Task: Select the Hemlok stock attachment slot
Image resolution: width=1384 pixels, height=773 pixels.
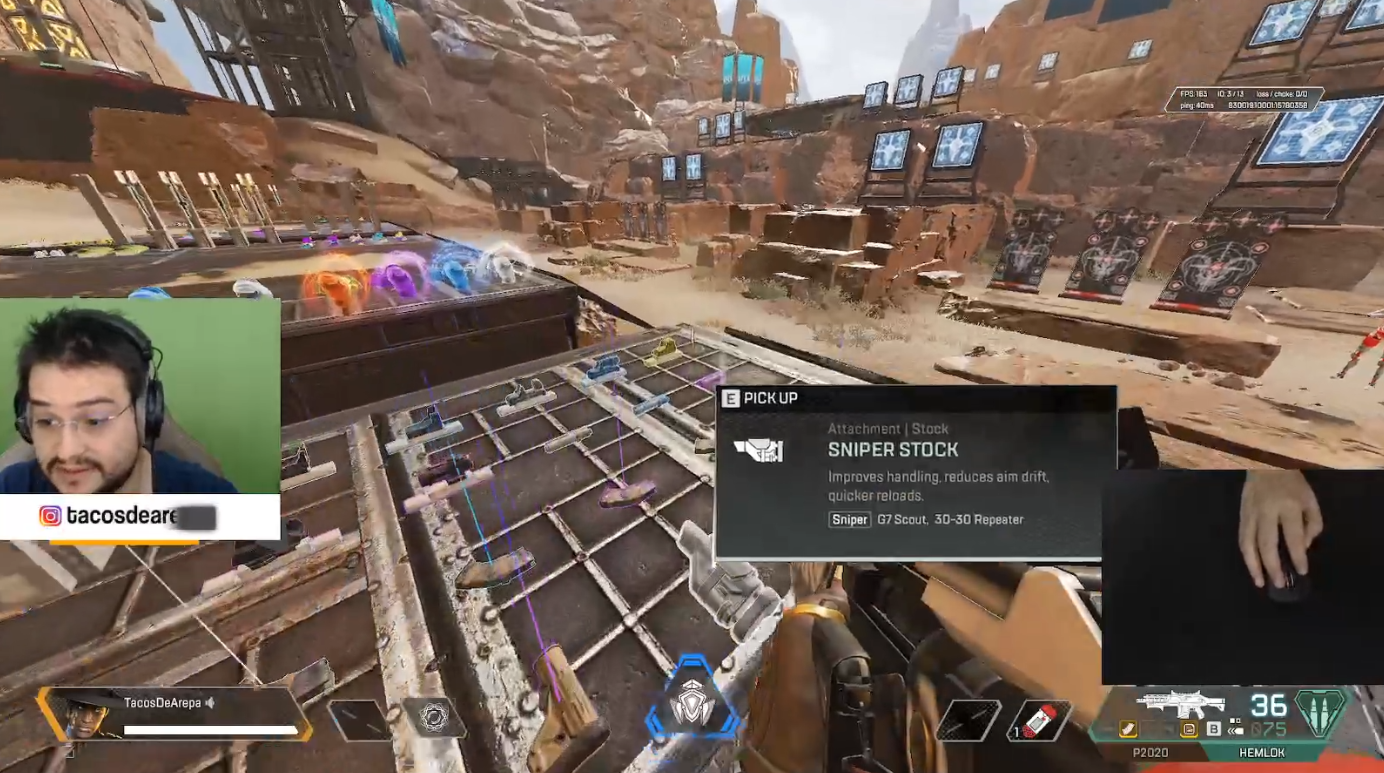Action: [1190, 729]
